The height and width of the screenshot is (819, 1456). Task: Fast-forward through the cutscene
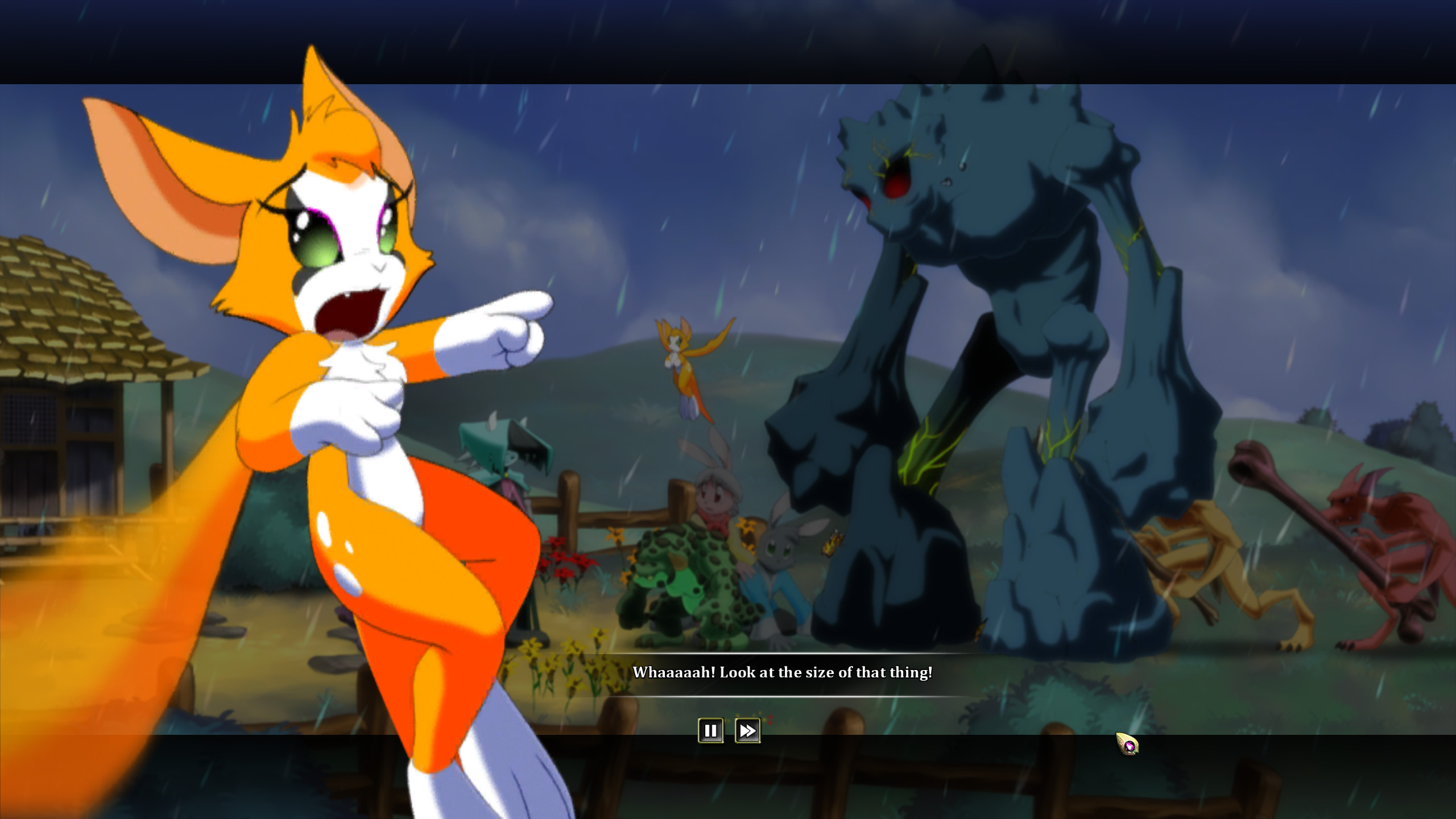(x=747, y=731)
